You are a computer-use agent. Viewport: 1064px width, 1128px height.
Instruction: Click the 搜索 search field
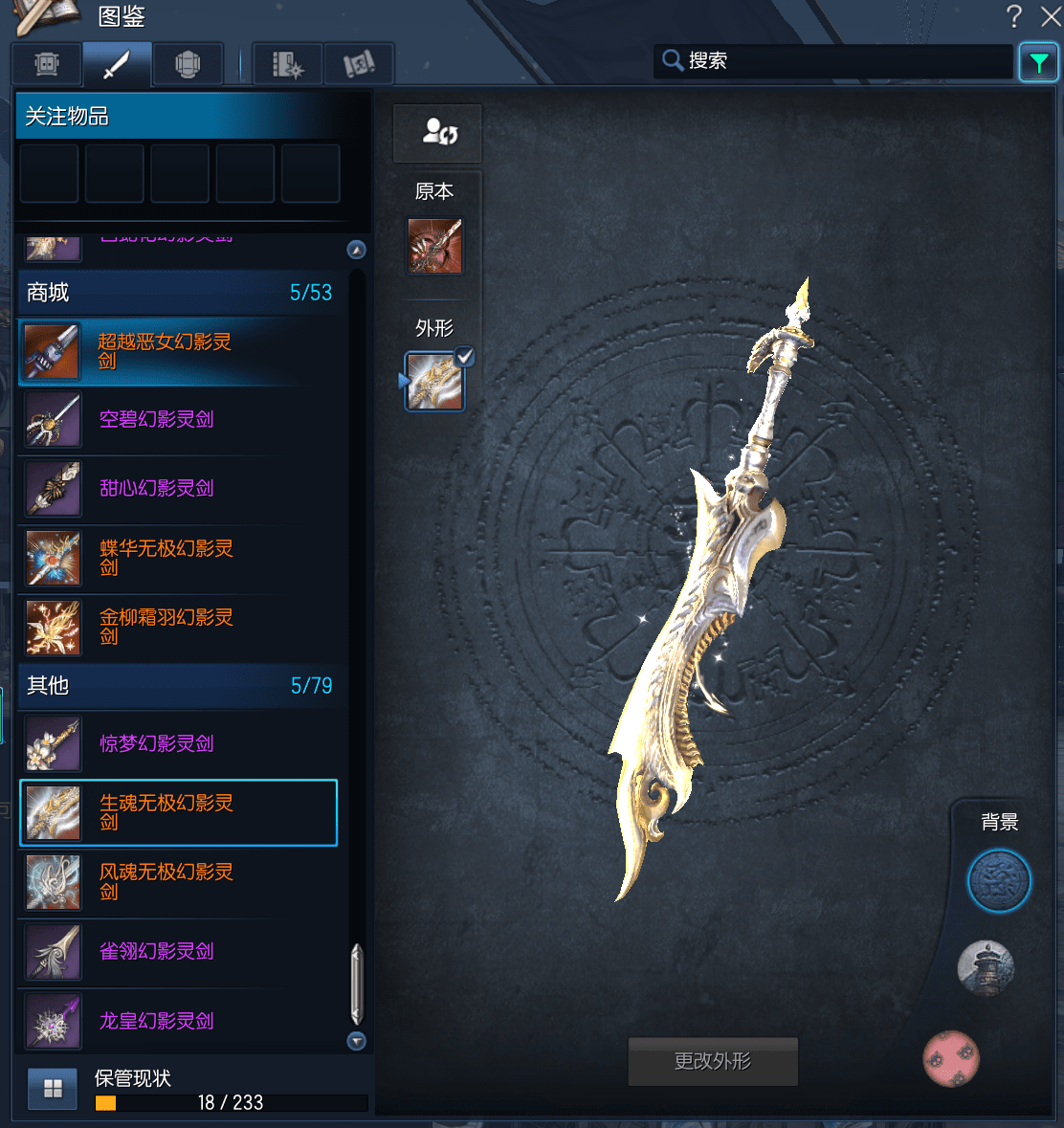[832, 61]
